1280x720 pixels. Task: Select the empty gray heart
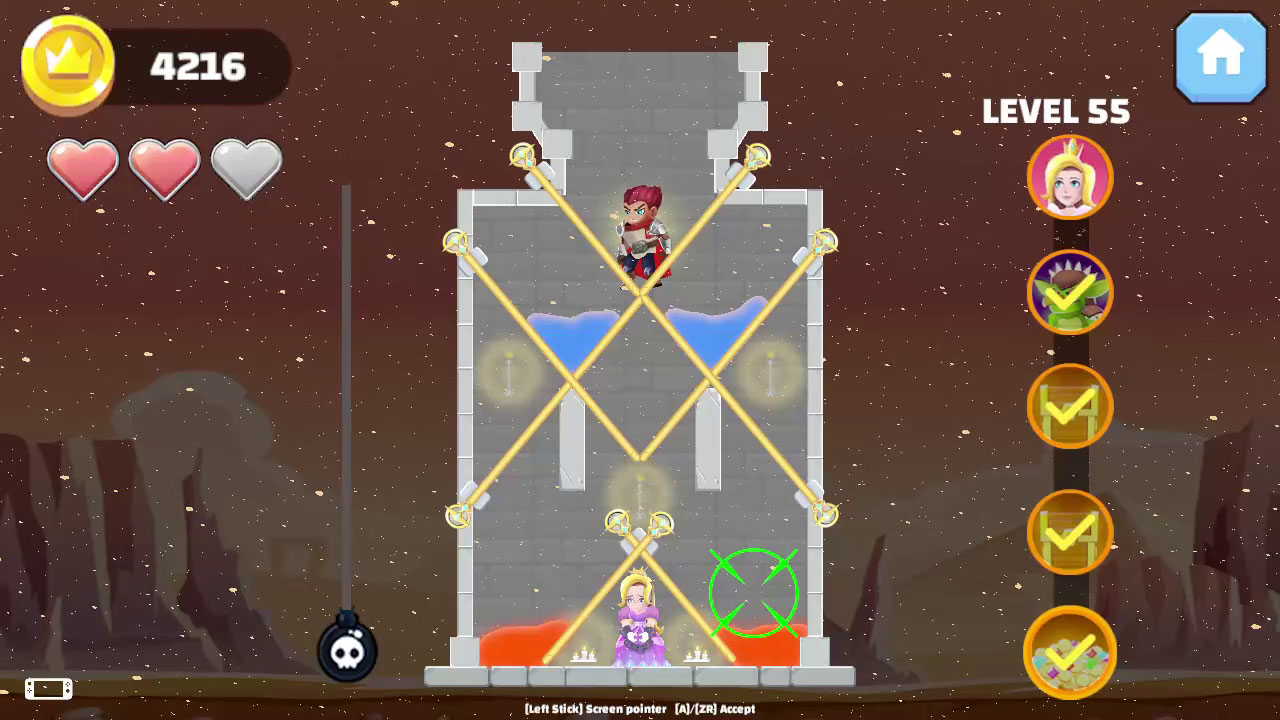coord(246,168)
